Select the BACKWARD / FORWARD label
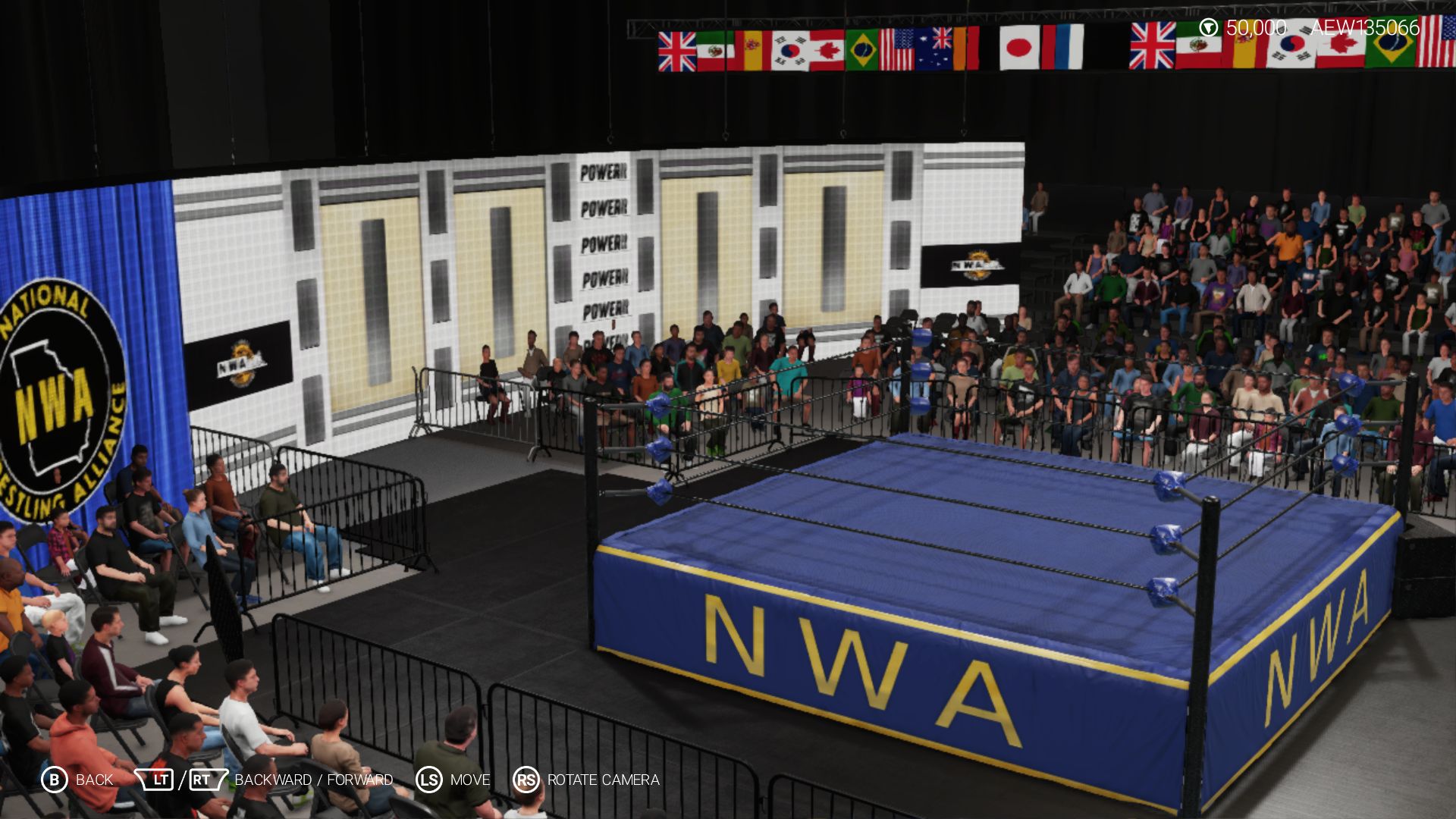 tap(312, 779)
